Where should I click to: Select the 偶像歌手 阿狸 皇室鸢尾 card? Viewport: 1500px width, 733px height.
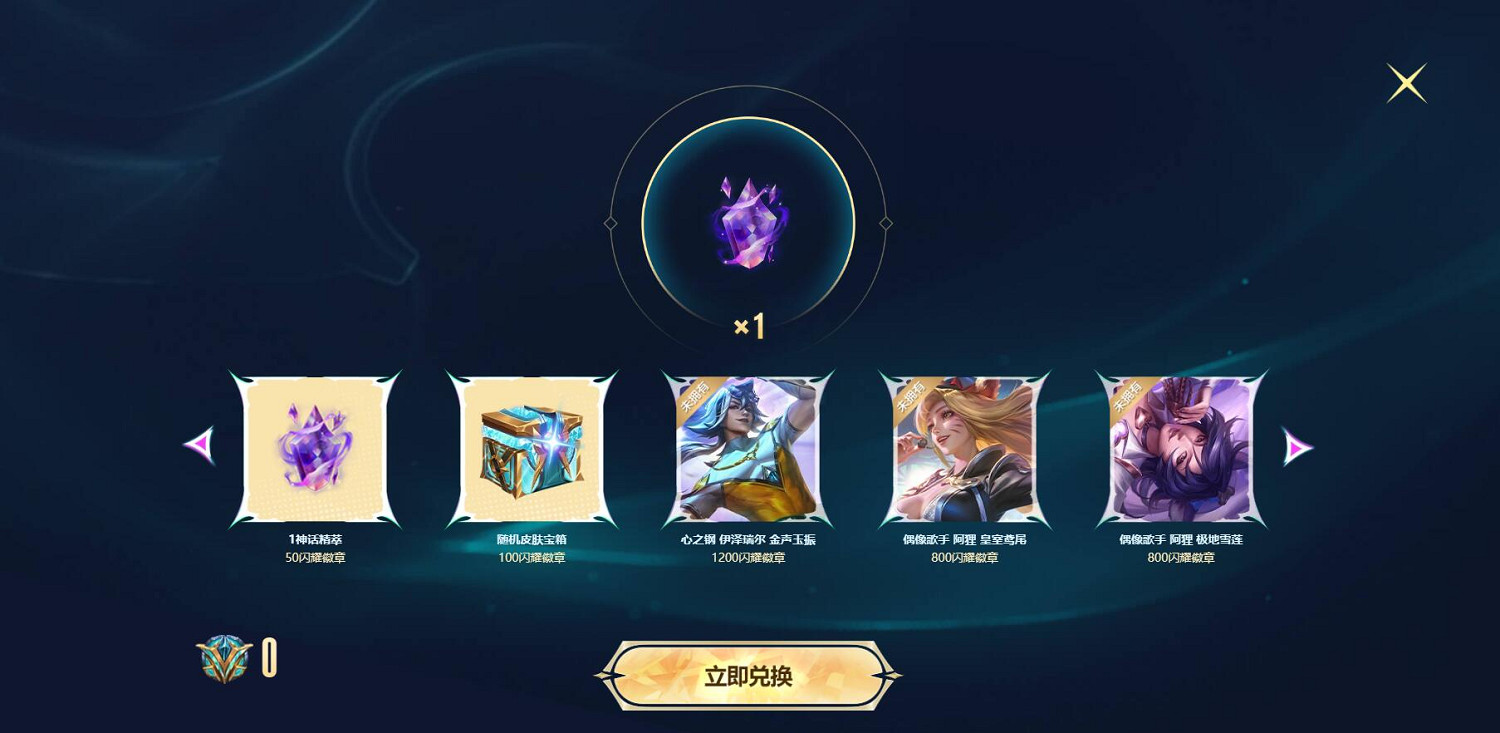(962, 447)
